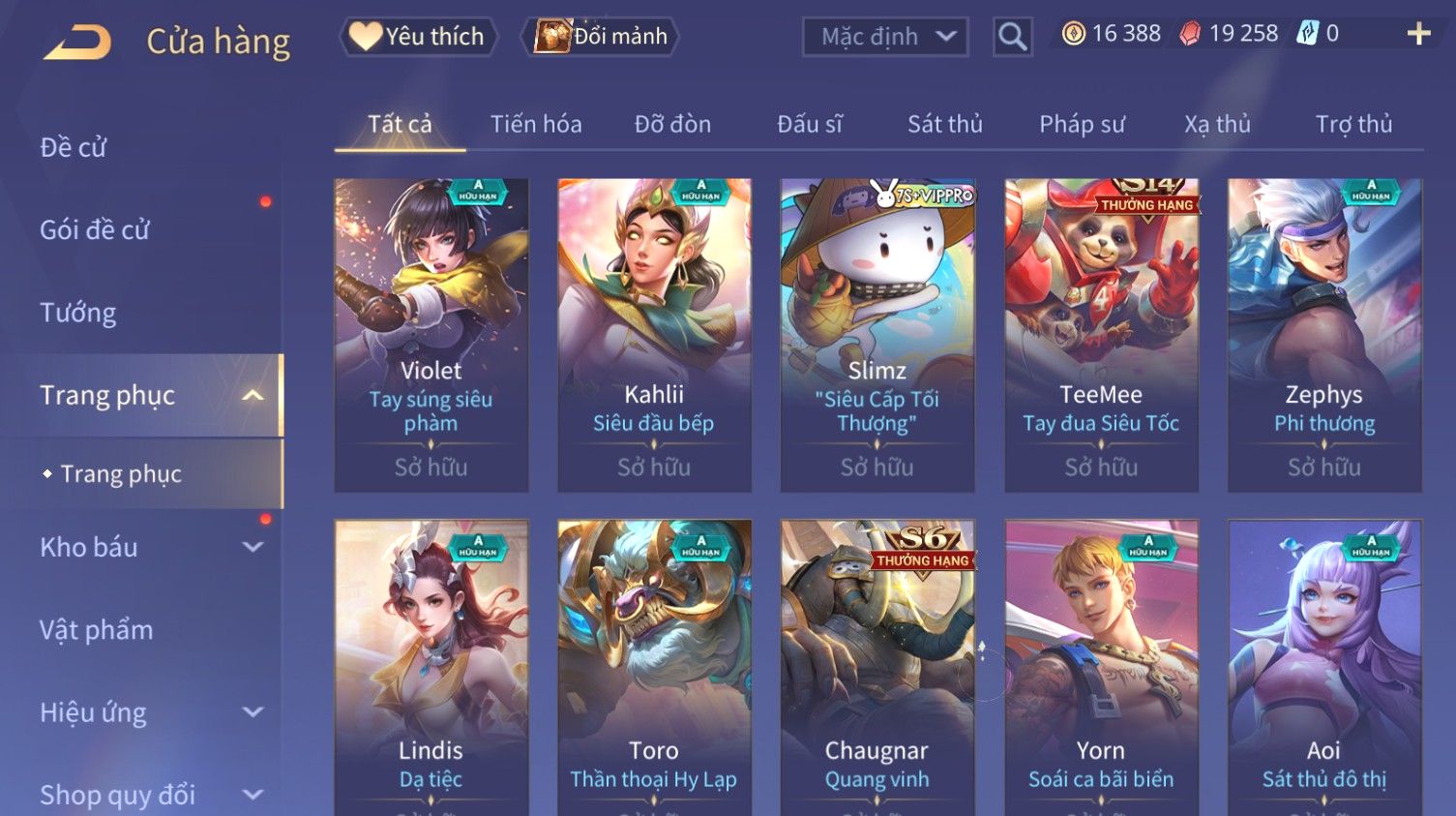Choose the TeeMee Tay đua Siêu Tốc skin

pos(1101,334)
